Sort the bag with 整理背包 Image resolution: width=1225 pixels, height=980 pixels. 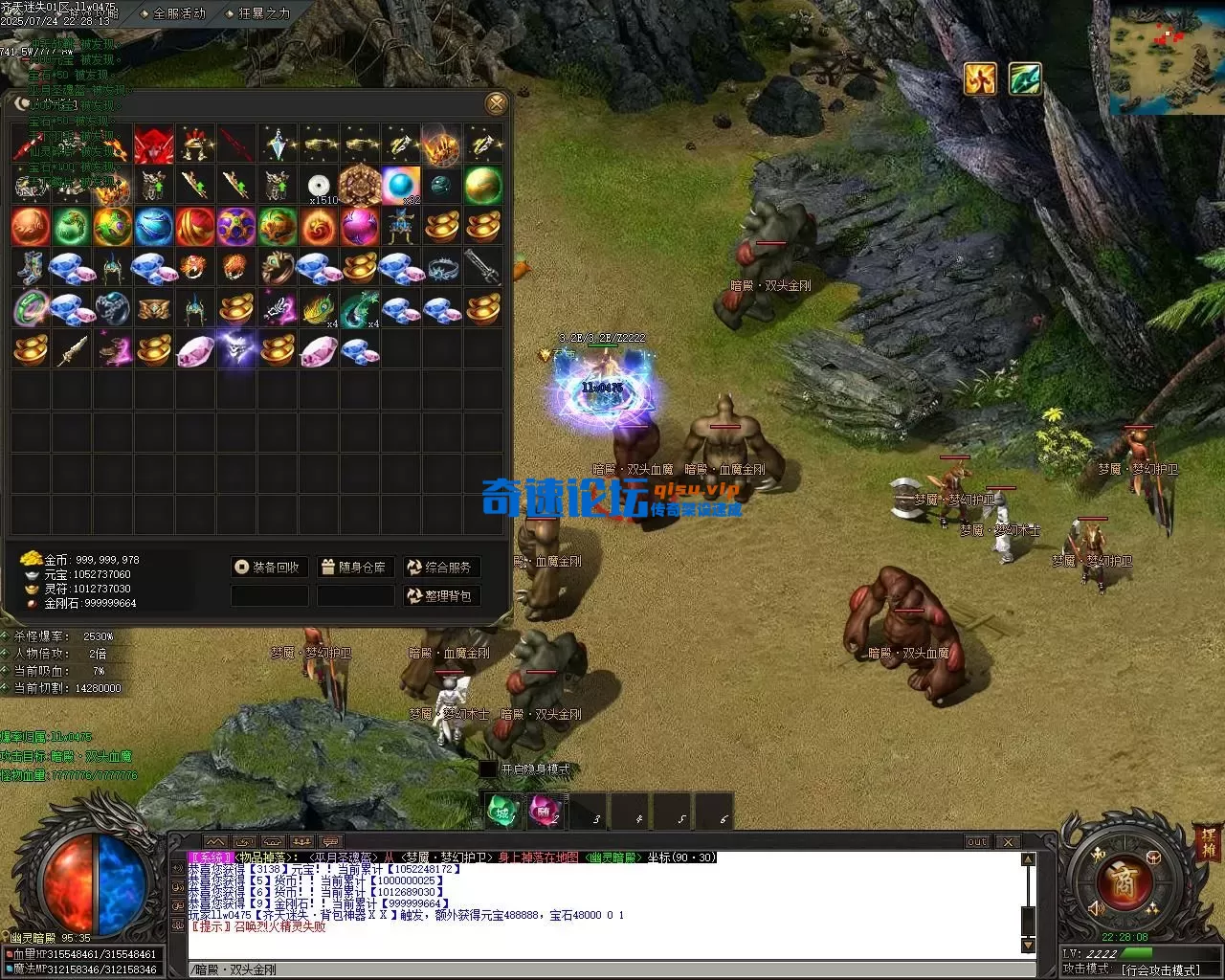point(440,596)
